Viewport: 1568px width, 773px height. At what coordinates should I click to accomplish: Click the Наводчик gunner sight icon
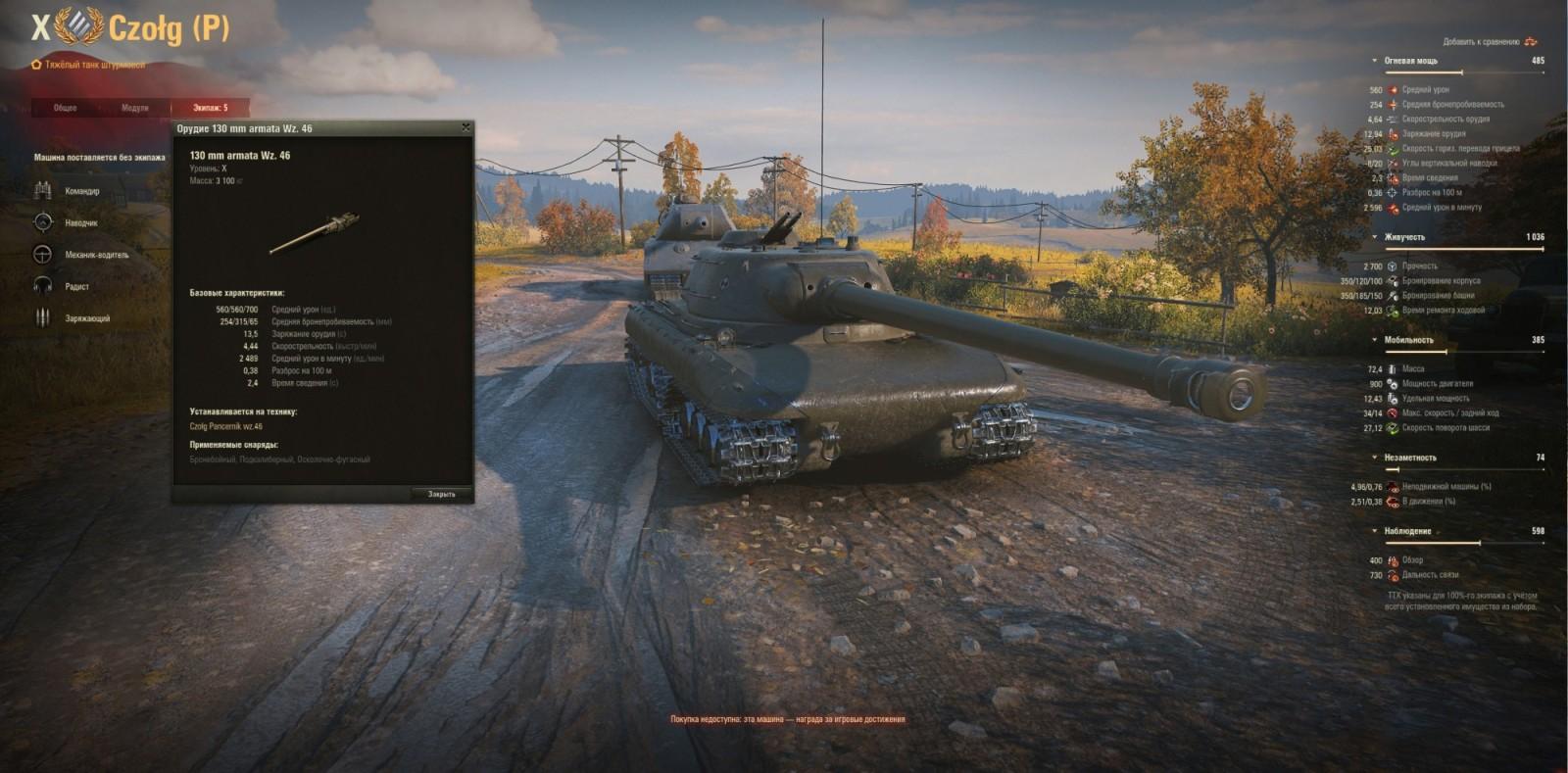coord(43,222)
